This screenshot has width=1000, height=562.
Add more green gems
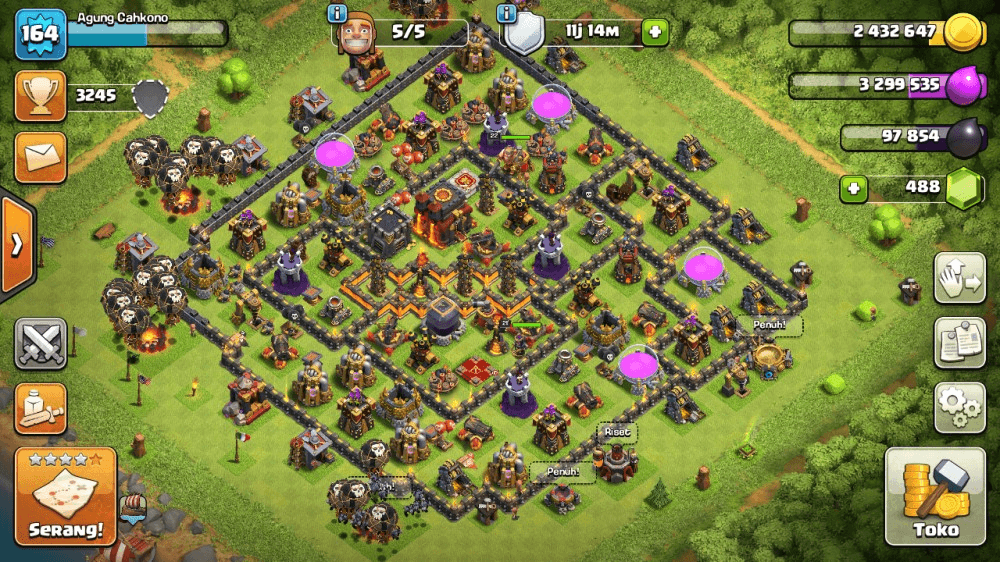pyautogui.click(x=853, y=188)
